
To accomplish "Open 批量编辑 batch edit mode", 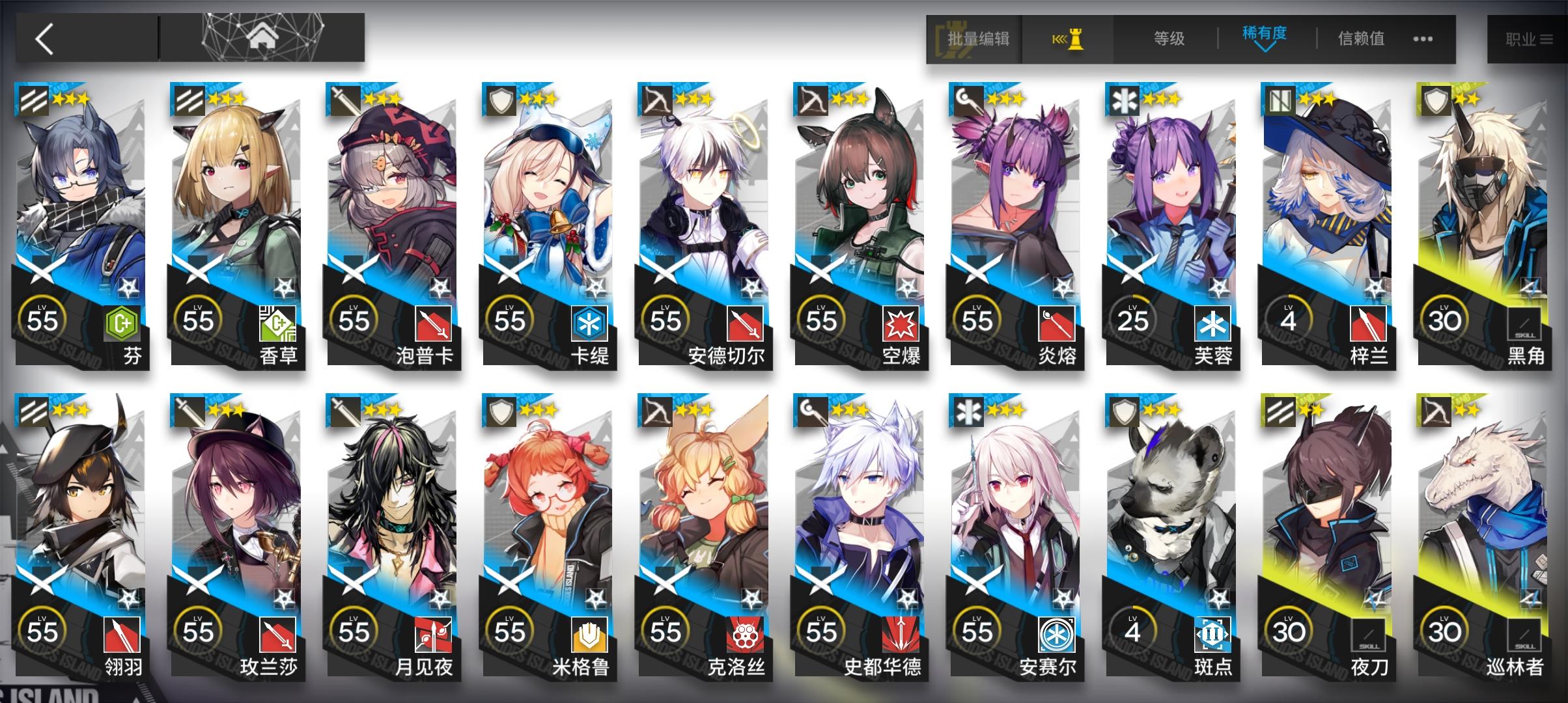I will (973, 39).
